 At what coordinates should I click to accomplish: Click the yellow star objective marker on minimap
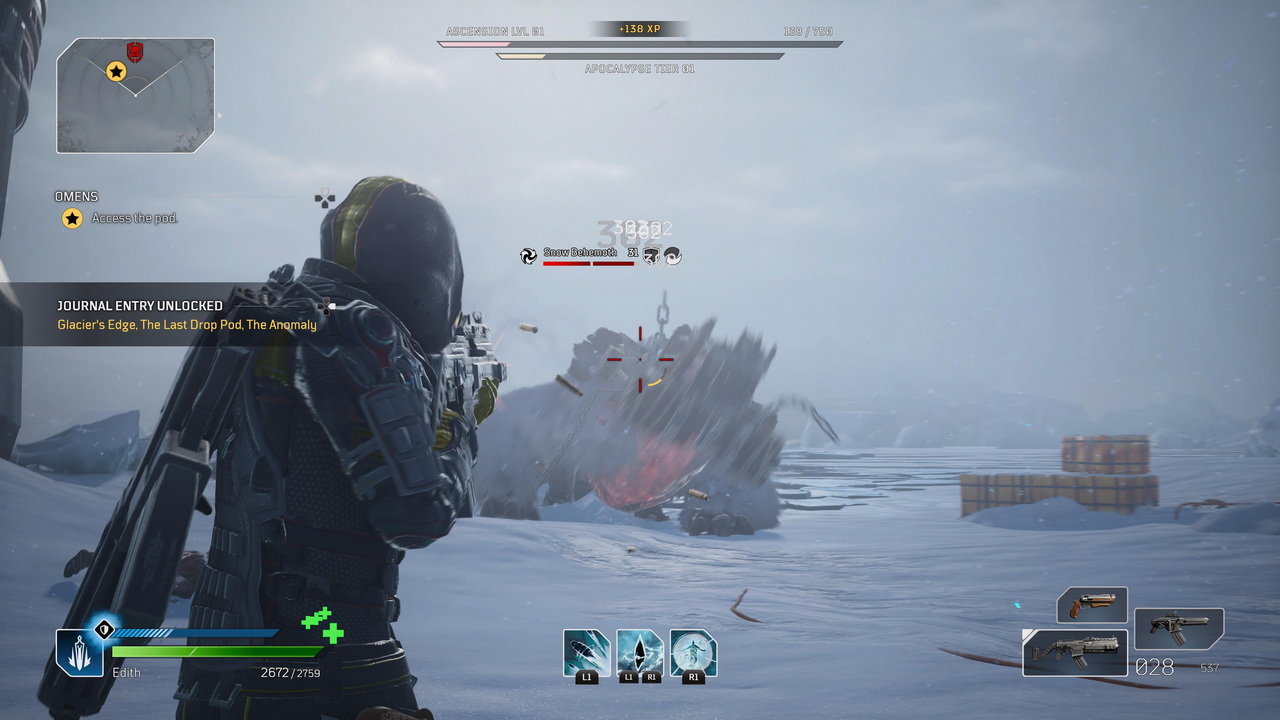[116, 71]
